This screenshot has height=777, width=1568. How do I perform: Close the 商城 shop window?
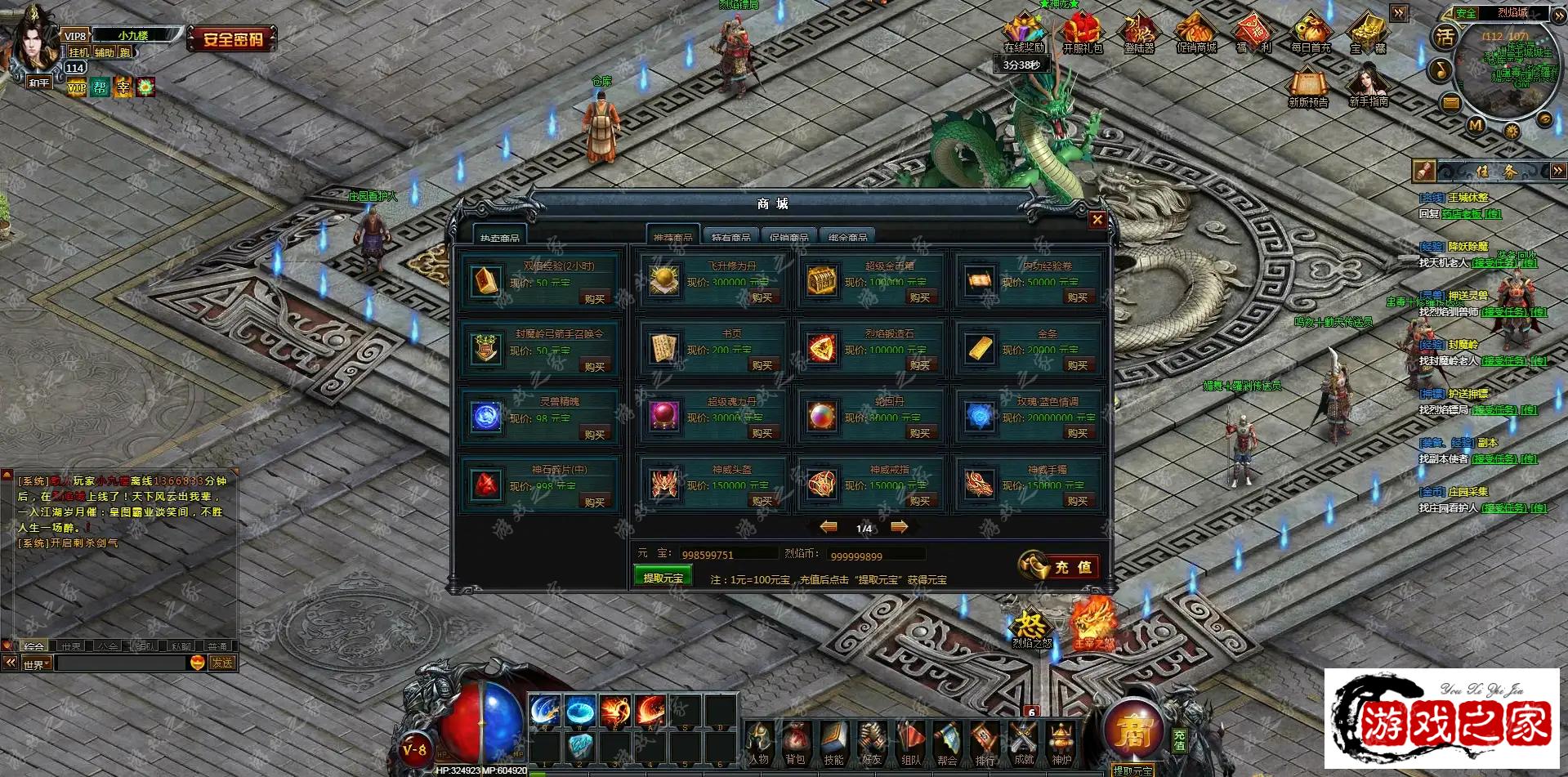pos(1097,220)
